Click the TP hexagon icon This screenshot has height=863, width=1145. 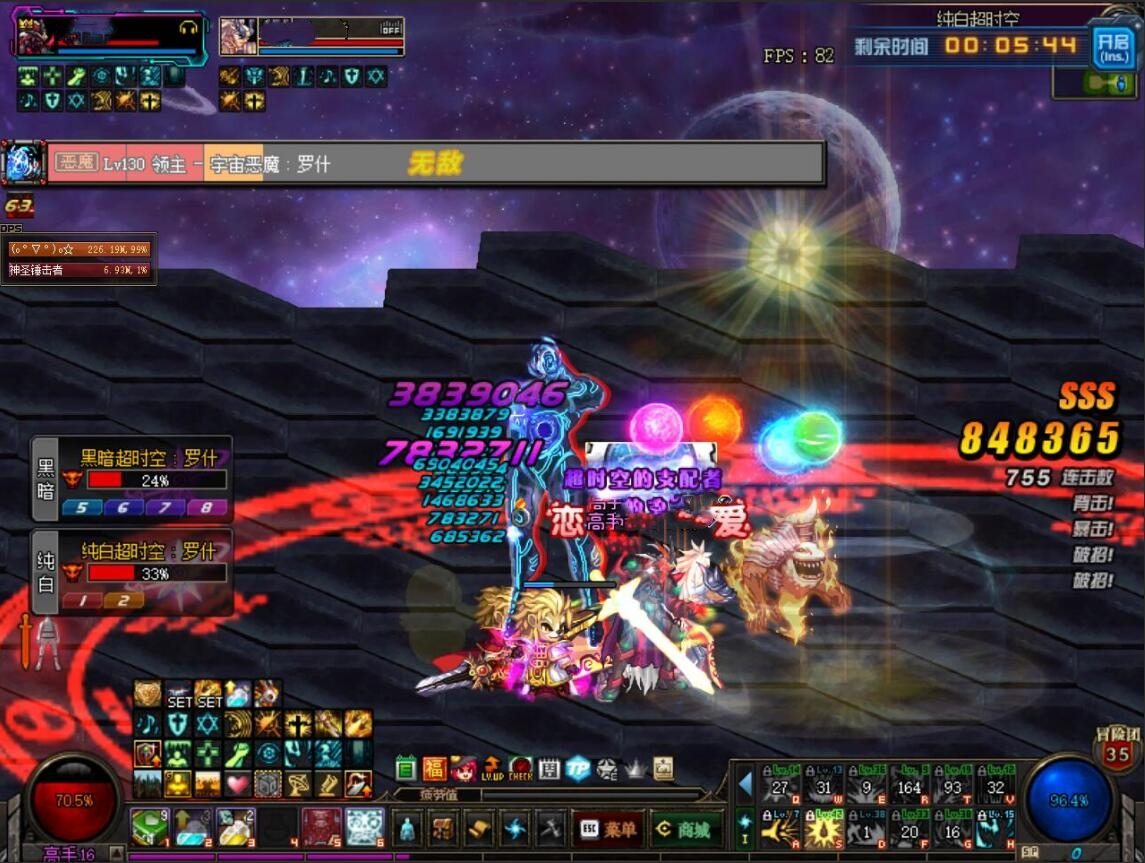pyautogui.click(x=577, y=769)
